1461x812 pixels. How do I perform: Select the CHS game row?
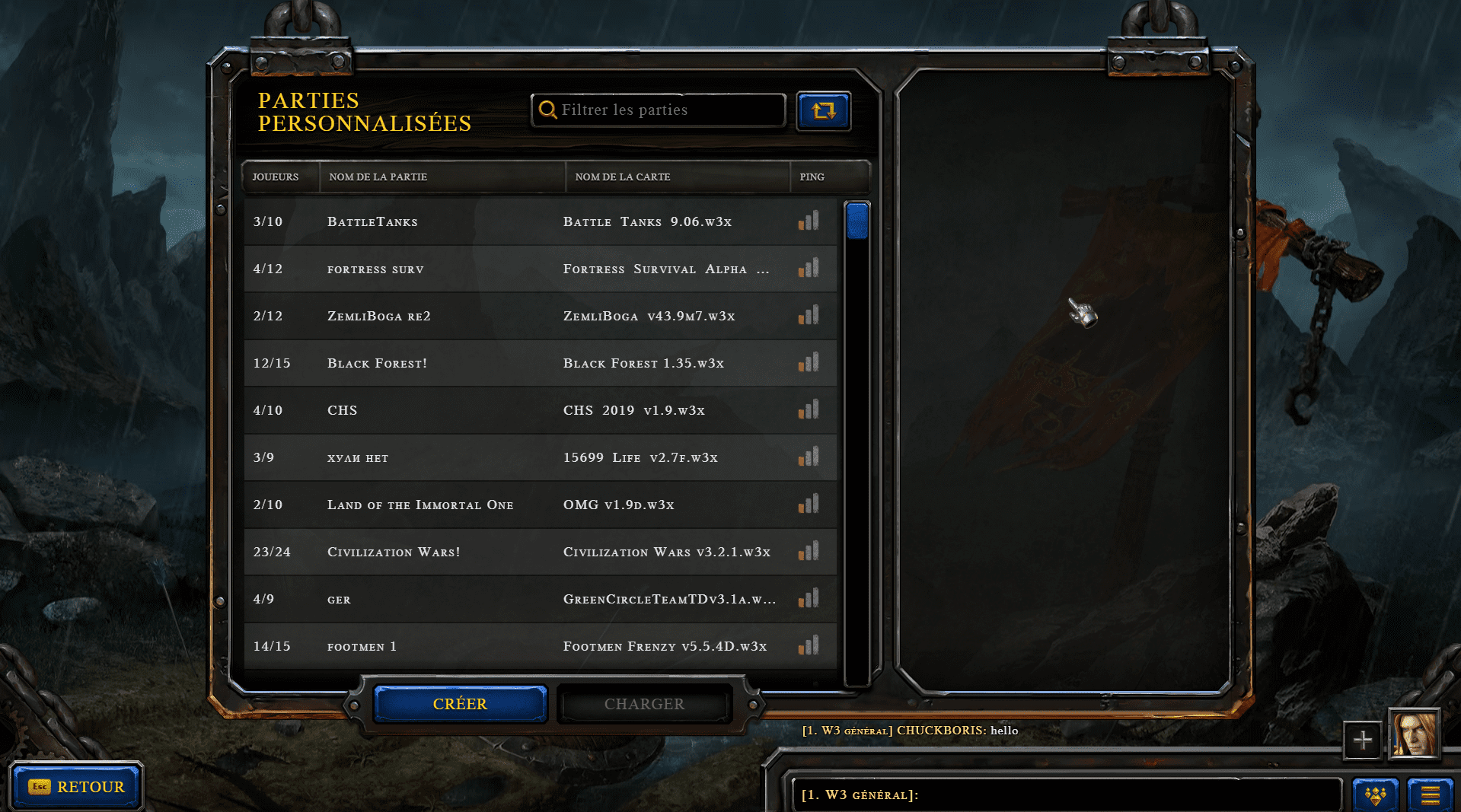point(541,410)
